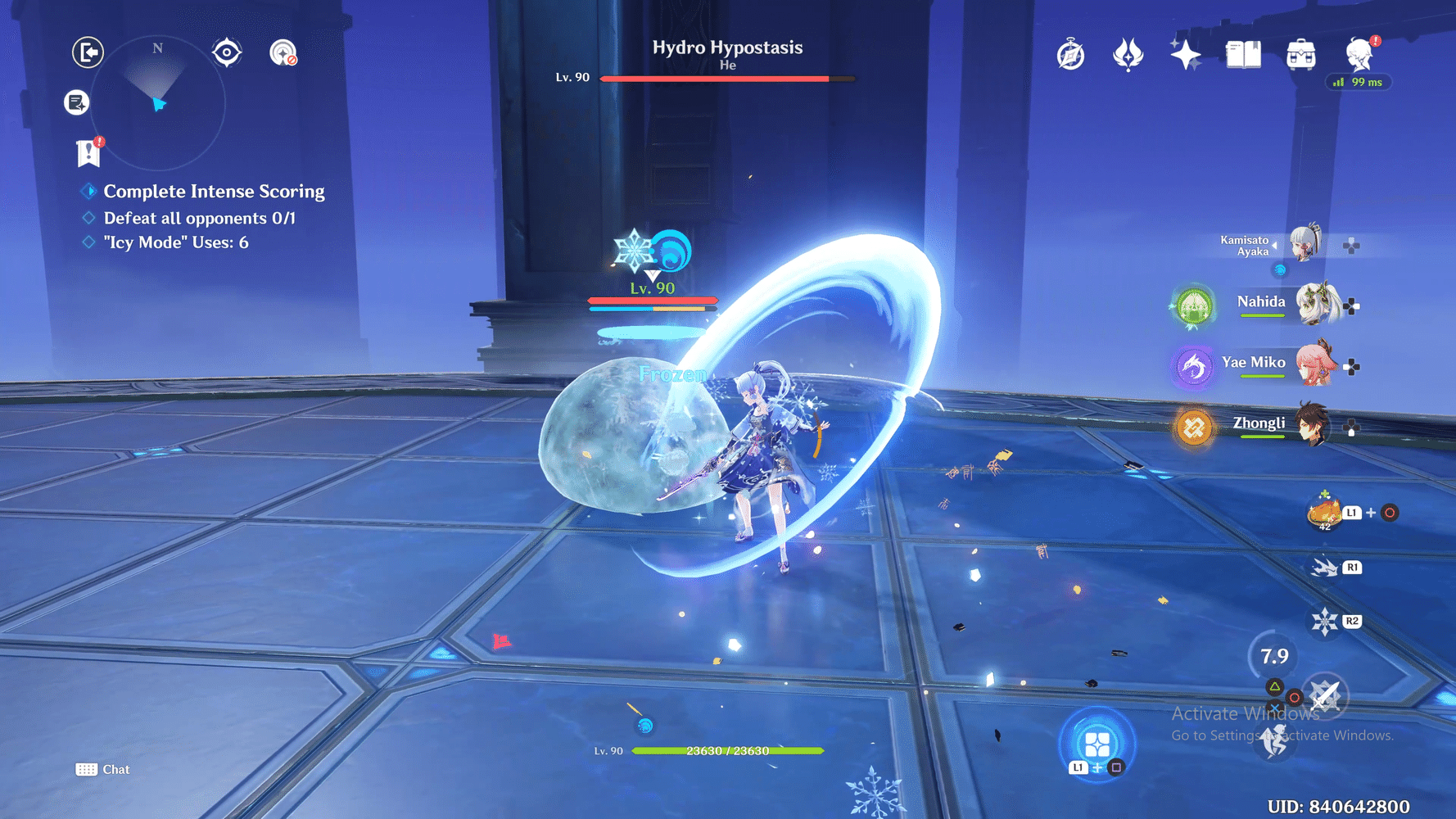This screenshot has height=819, width=1456.
Task: Open the Inventory backpack icon
Action: [x=1300, y=52]
